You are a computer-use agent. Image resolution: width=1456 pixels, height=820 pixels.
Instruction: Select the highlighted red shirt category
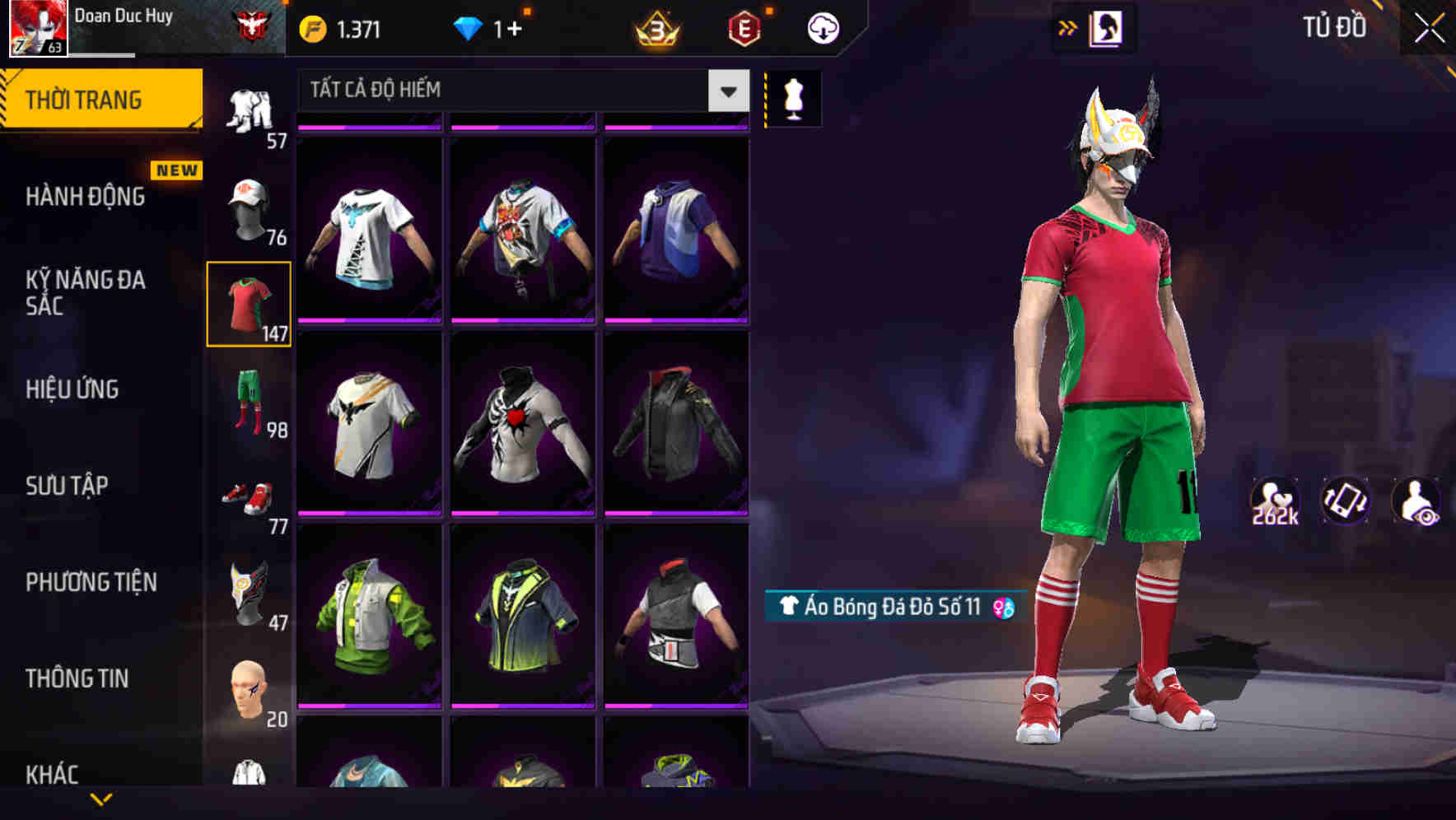(250, 303)
